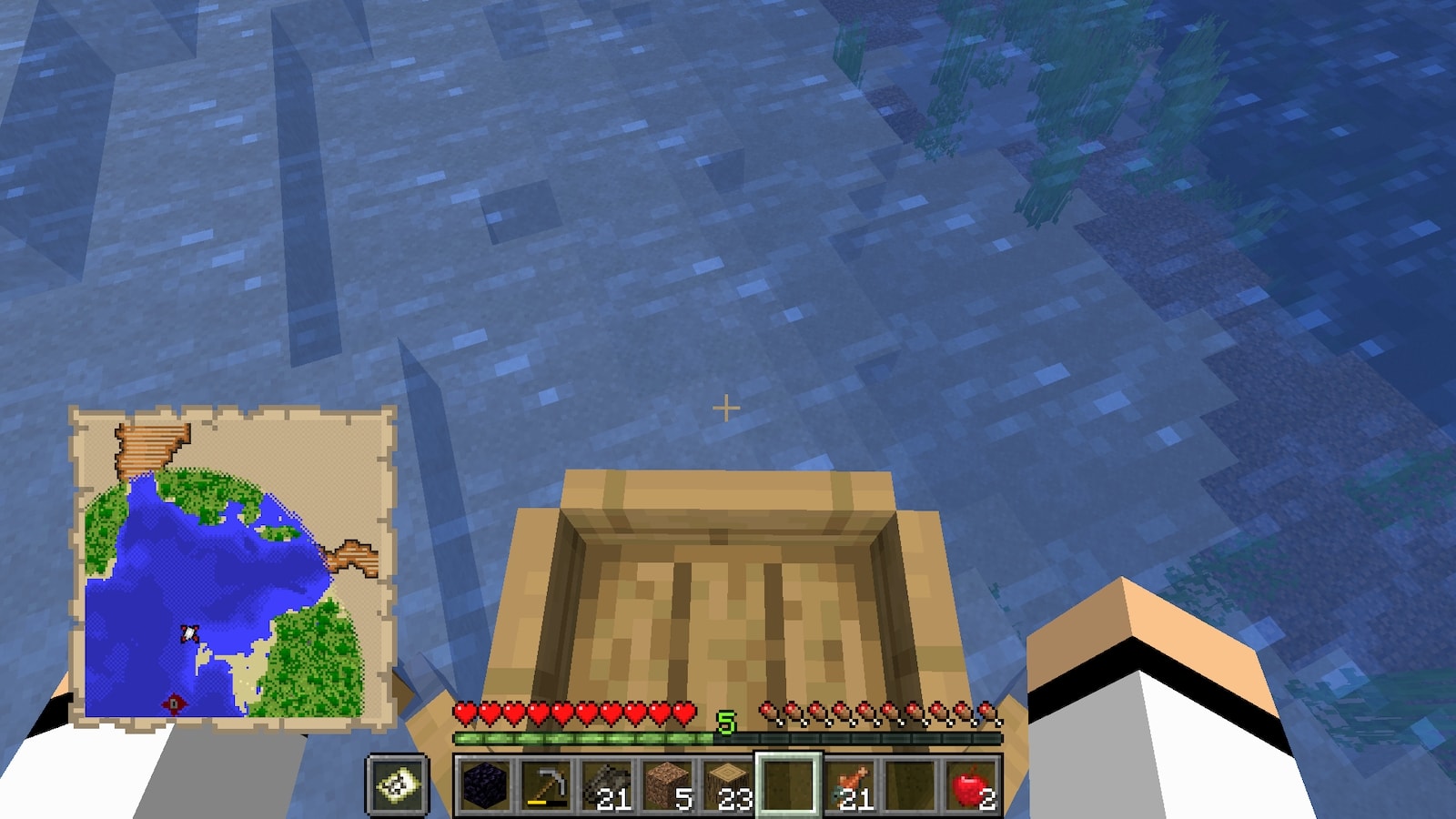Select the cooked fish stack of 21
Screen dimensions: 1456x819
coord(849,784)
